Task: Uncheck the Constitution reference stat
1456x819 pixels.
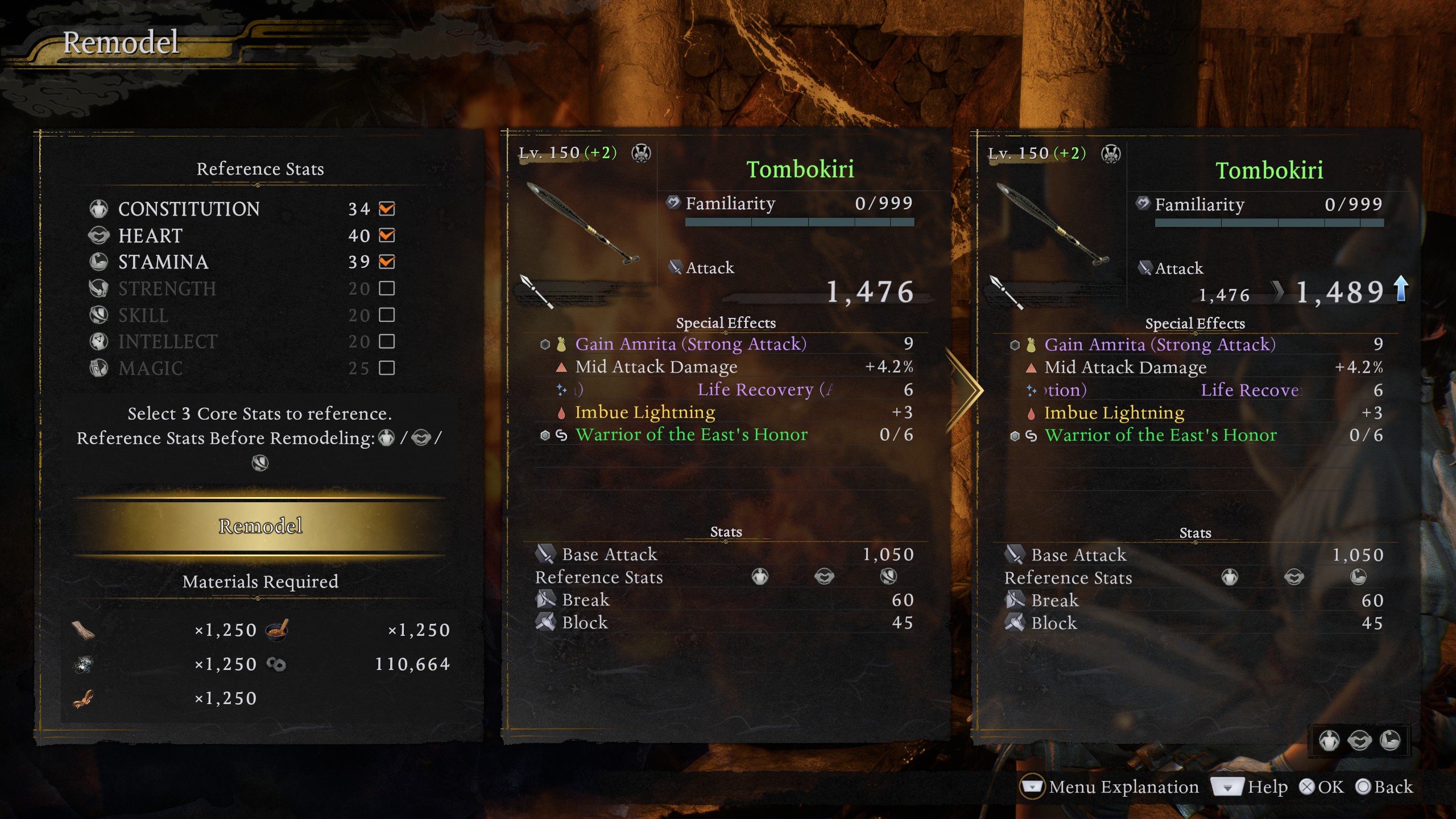Action: (387, 209)
